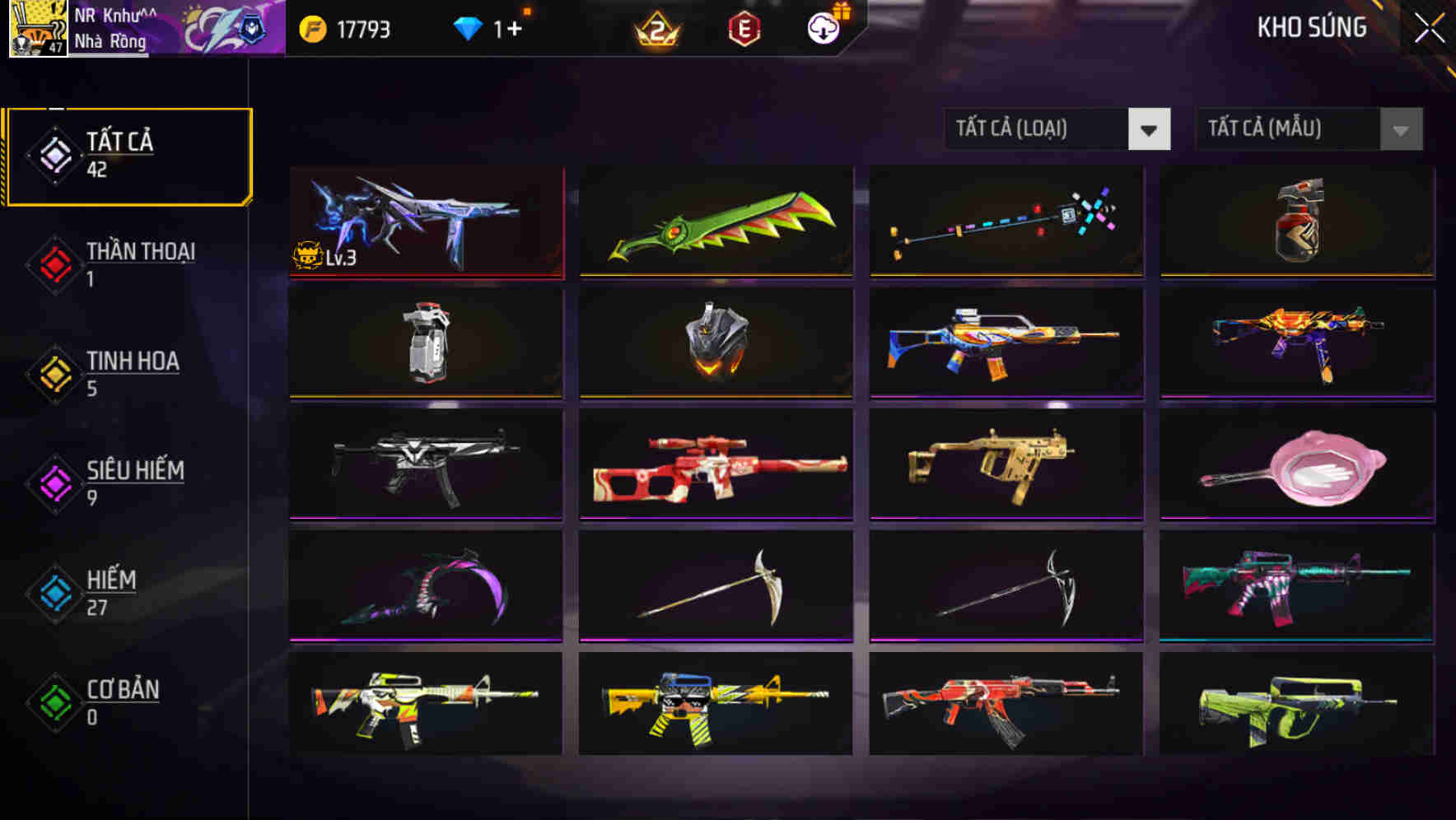Expand the weapon type dropdown arrow
The image size is (1456, 820).
pos(1150,129)
